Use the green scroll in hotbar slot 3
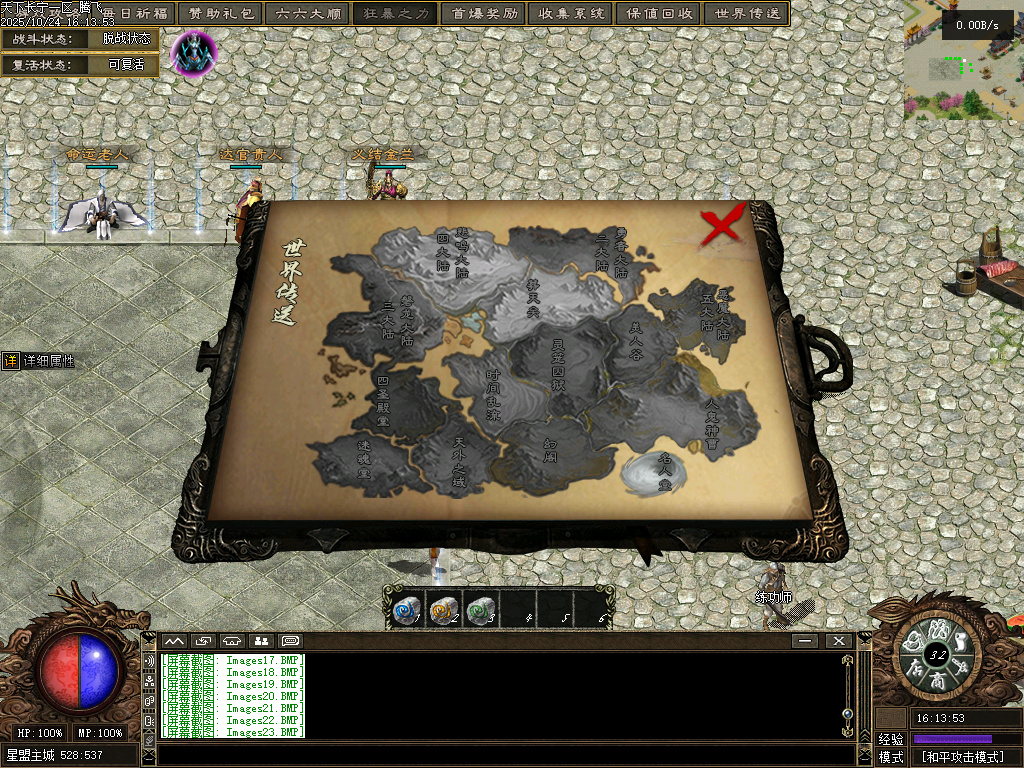The width and height of the screenshot is (1024, 768). coord(481,609)
